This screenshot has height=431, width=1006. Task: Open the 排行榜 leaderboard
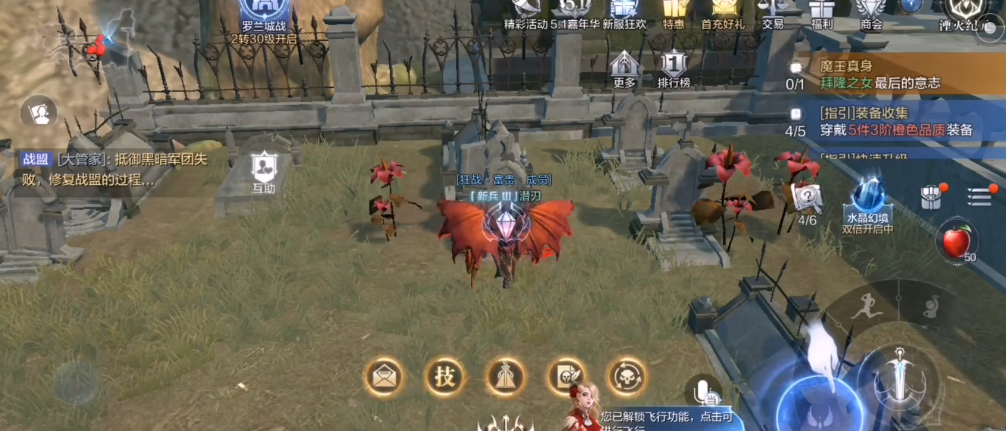(x=674, y=68)
